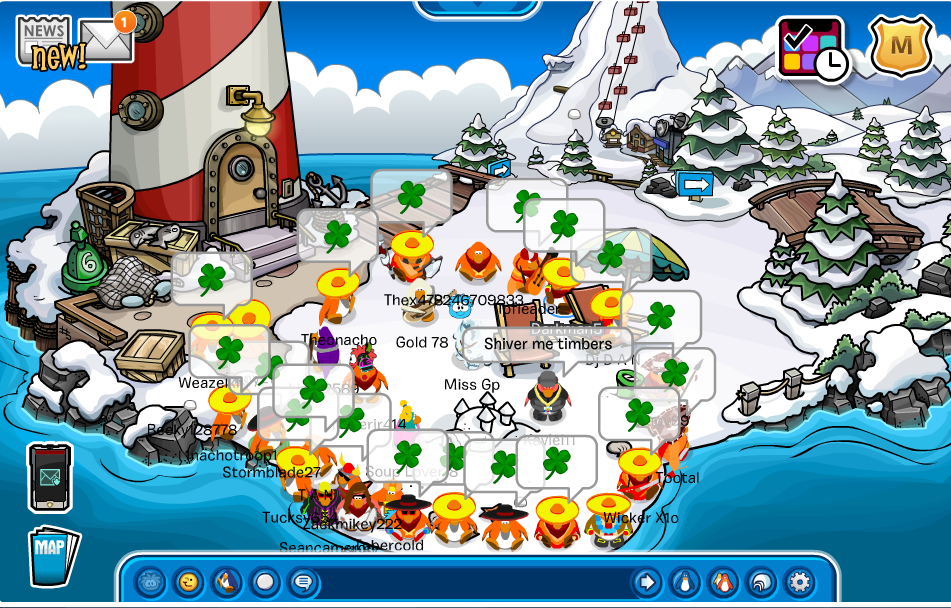Open the safe chat speech bubble menu
This screenshot has height=608, width=951.
(302, 581)
